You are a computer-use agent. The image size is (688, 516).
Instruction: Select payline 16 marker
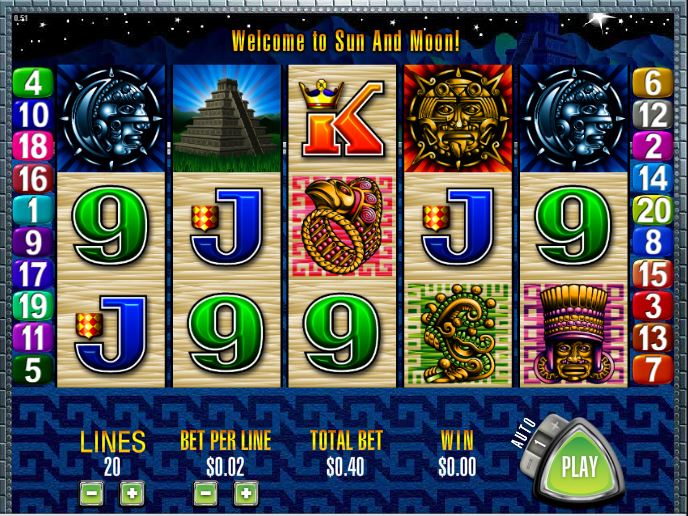33,178
